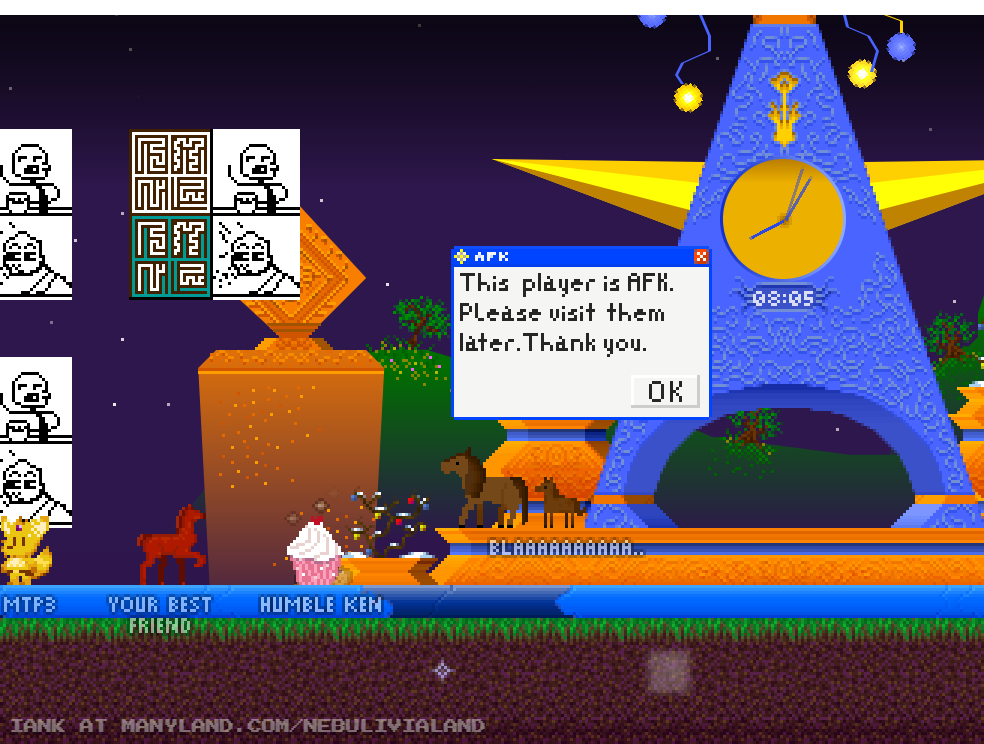
Task: Confirm the AFK notice with OK
Action: [665, 391]
